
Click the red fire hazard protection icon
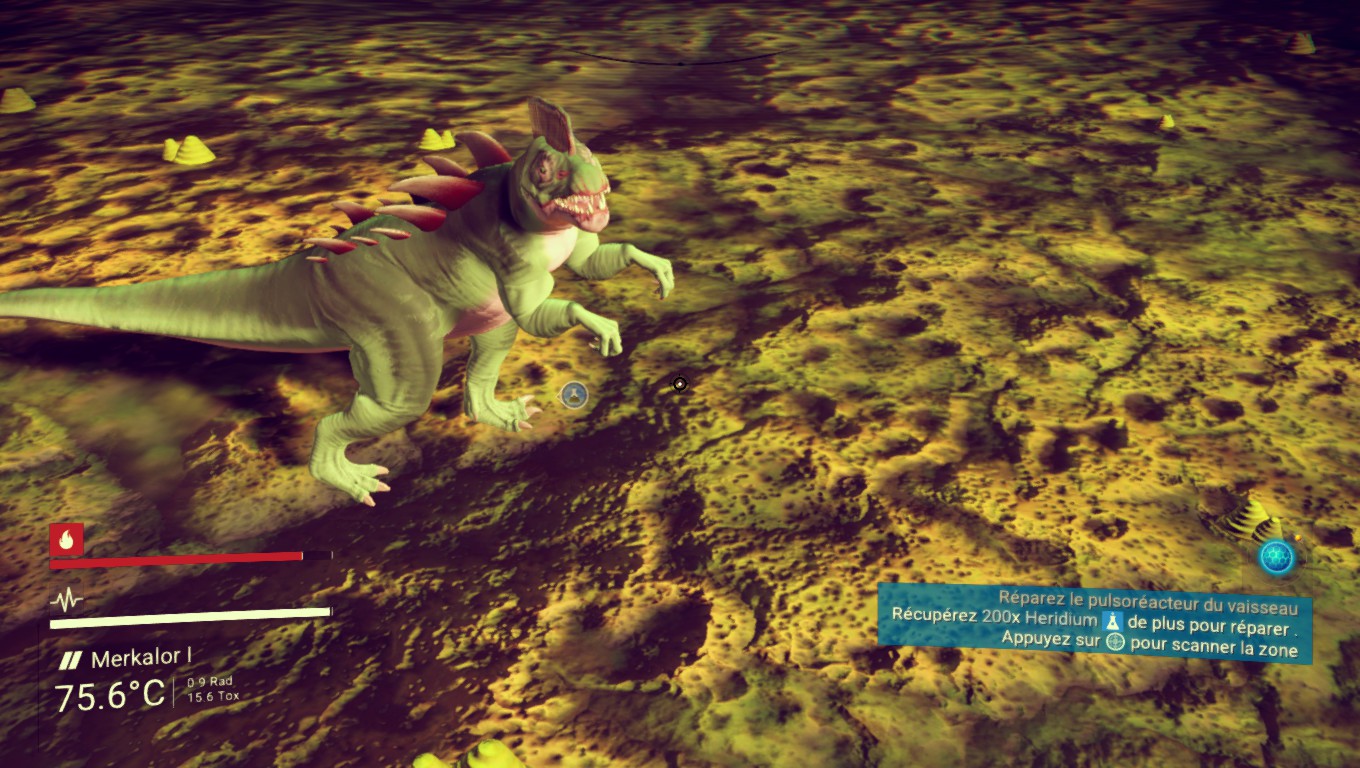pyautogui.click(x=66, y=540)
